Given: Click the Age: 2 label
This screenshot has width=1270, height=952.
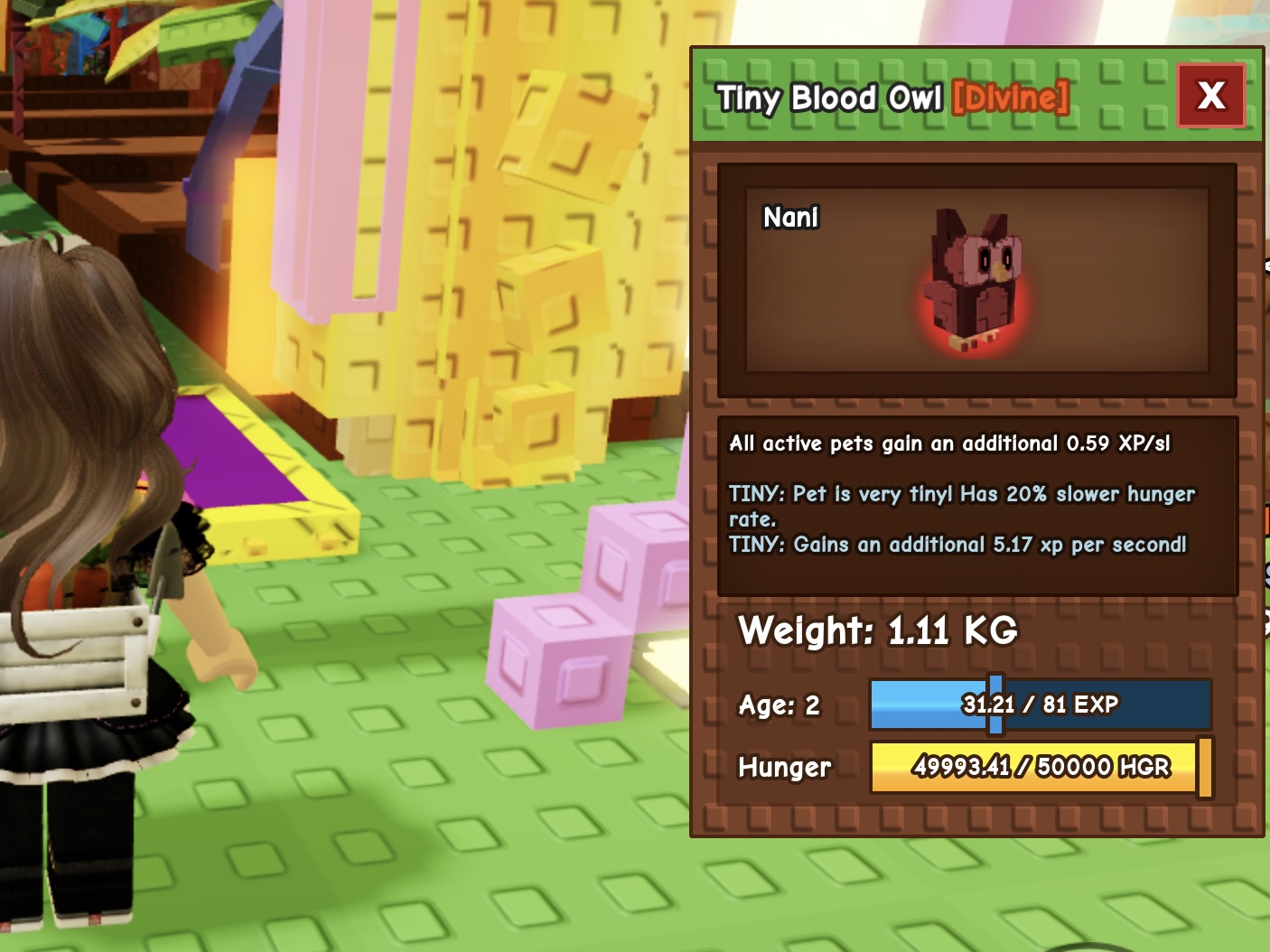Looking at the screenshot, I should click(x=779, y=705).
